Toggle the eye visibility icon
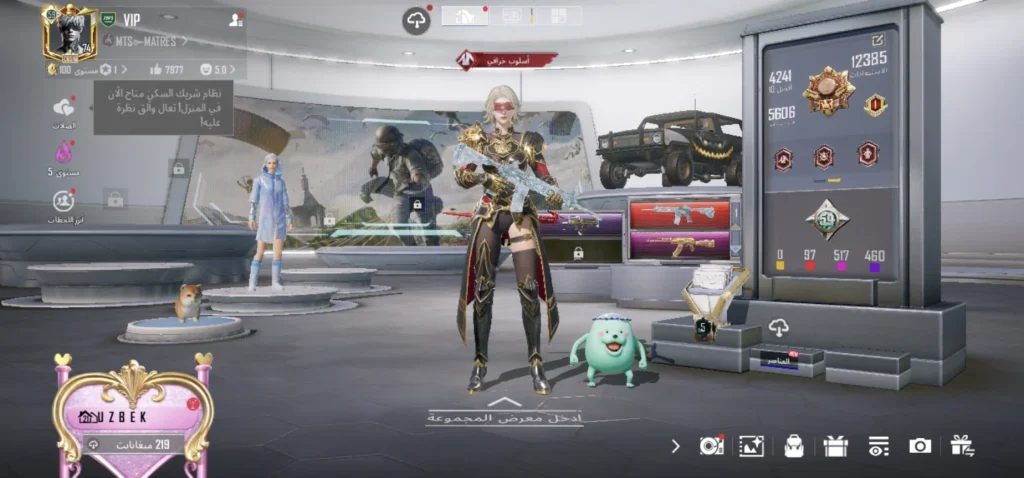The image size is (1024, 478). click(x=878, y=446)
